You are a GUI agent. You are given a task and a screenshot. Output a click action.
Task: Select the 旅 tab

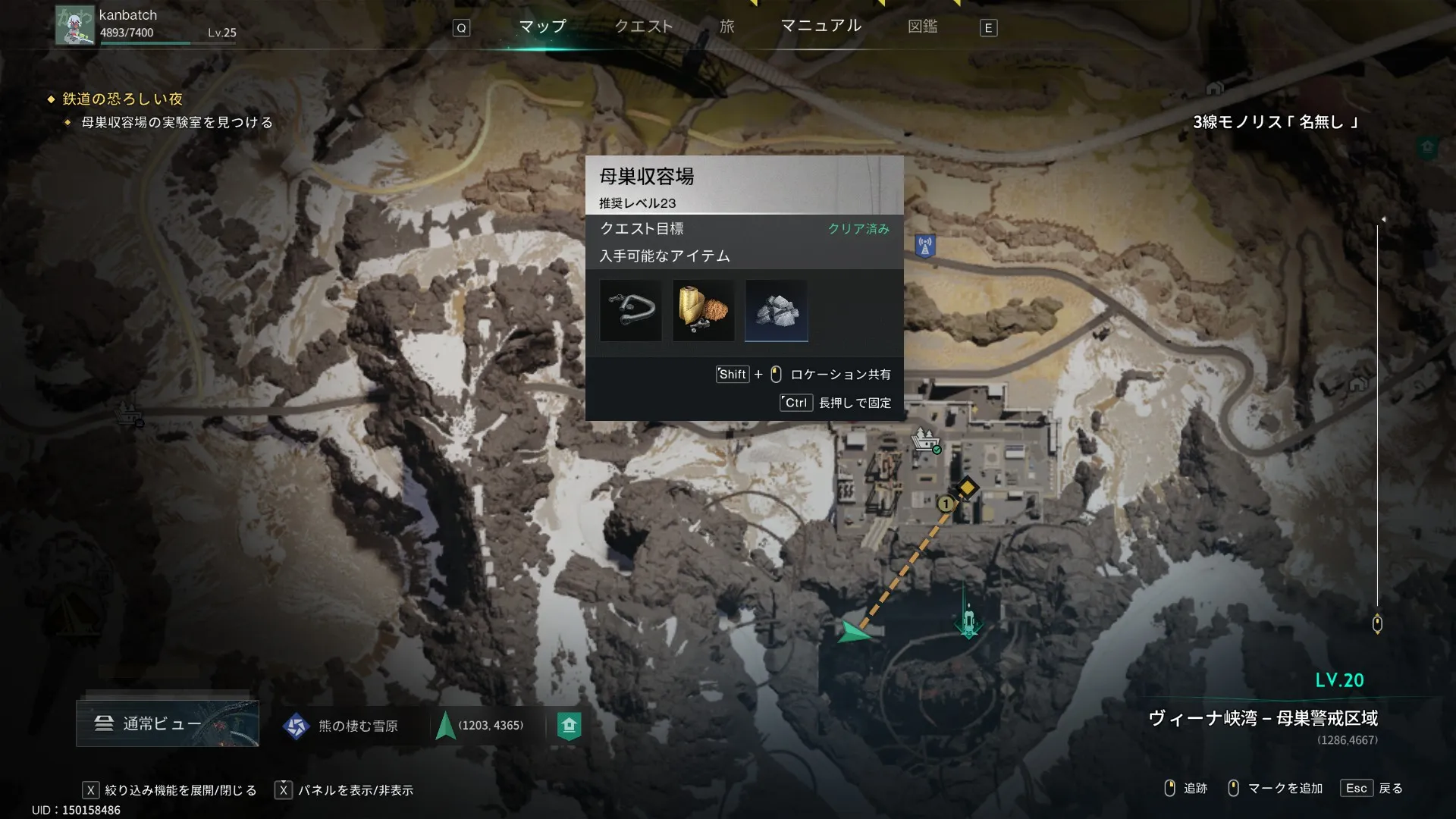[726, 27]
